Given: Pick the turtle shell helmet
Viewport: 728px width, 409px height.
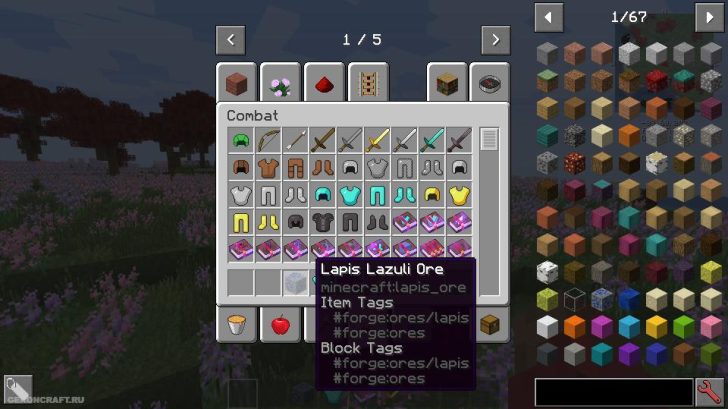Looking at the screenshot, I should 239,140.
